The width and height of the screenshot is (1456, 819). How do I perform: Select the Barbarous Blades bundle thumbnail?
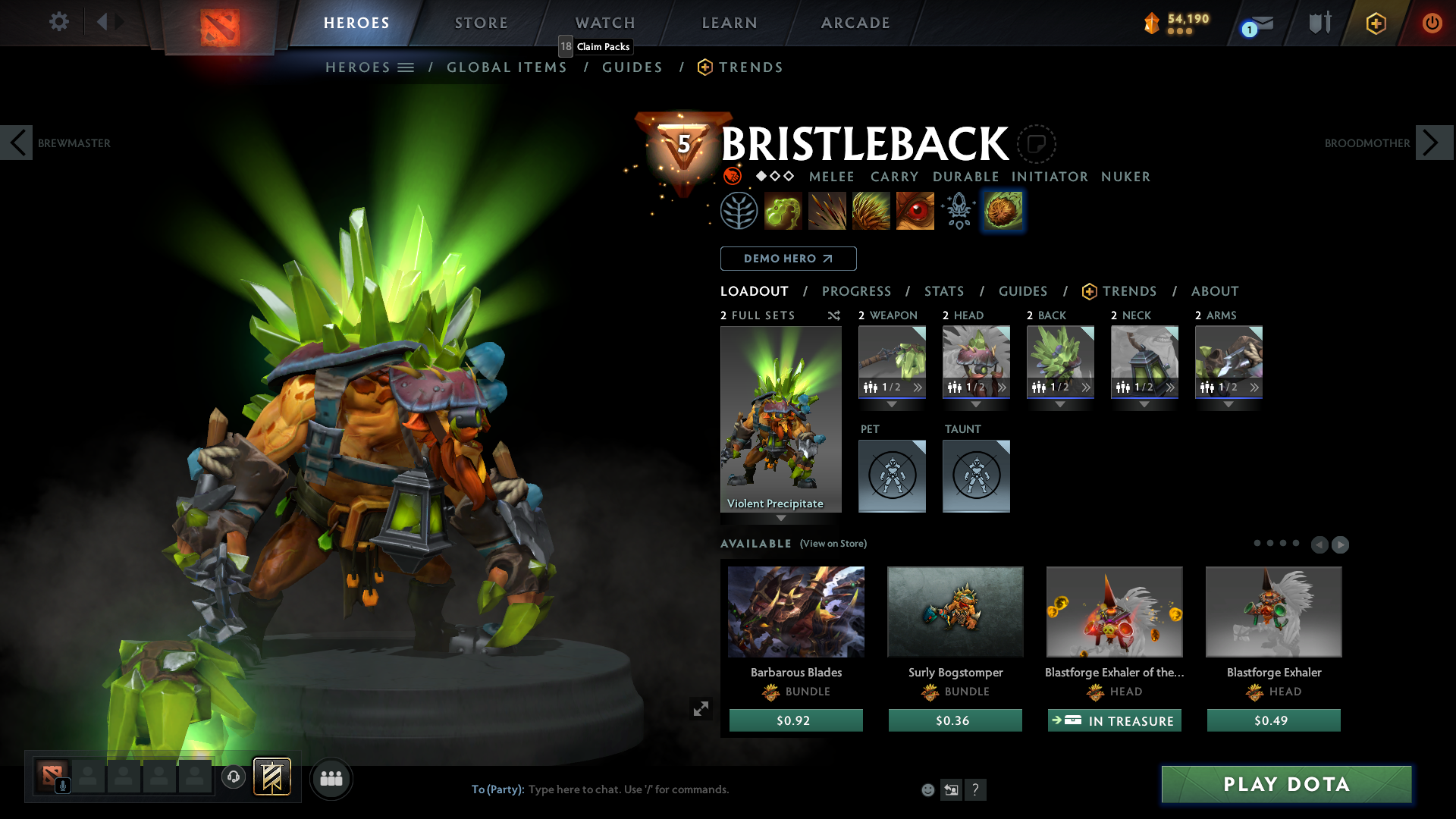click(x=795, y=611)
